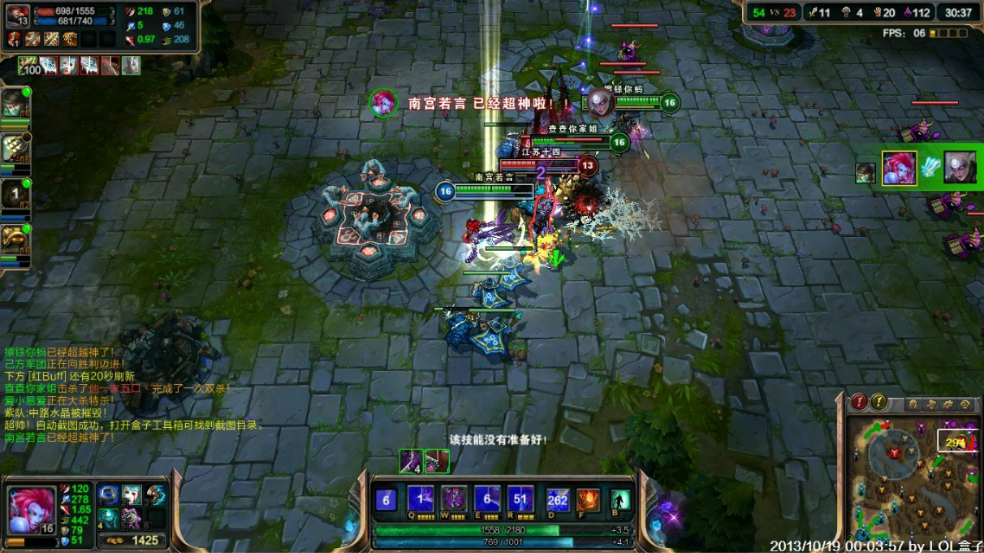984x553 pixels.
Task: Cast the E ability
Action: (487, 499)
